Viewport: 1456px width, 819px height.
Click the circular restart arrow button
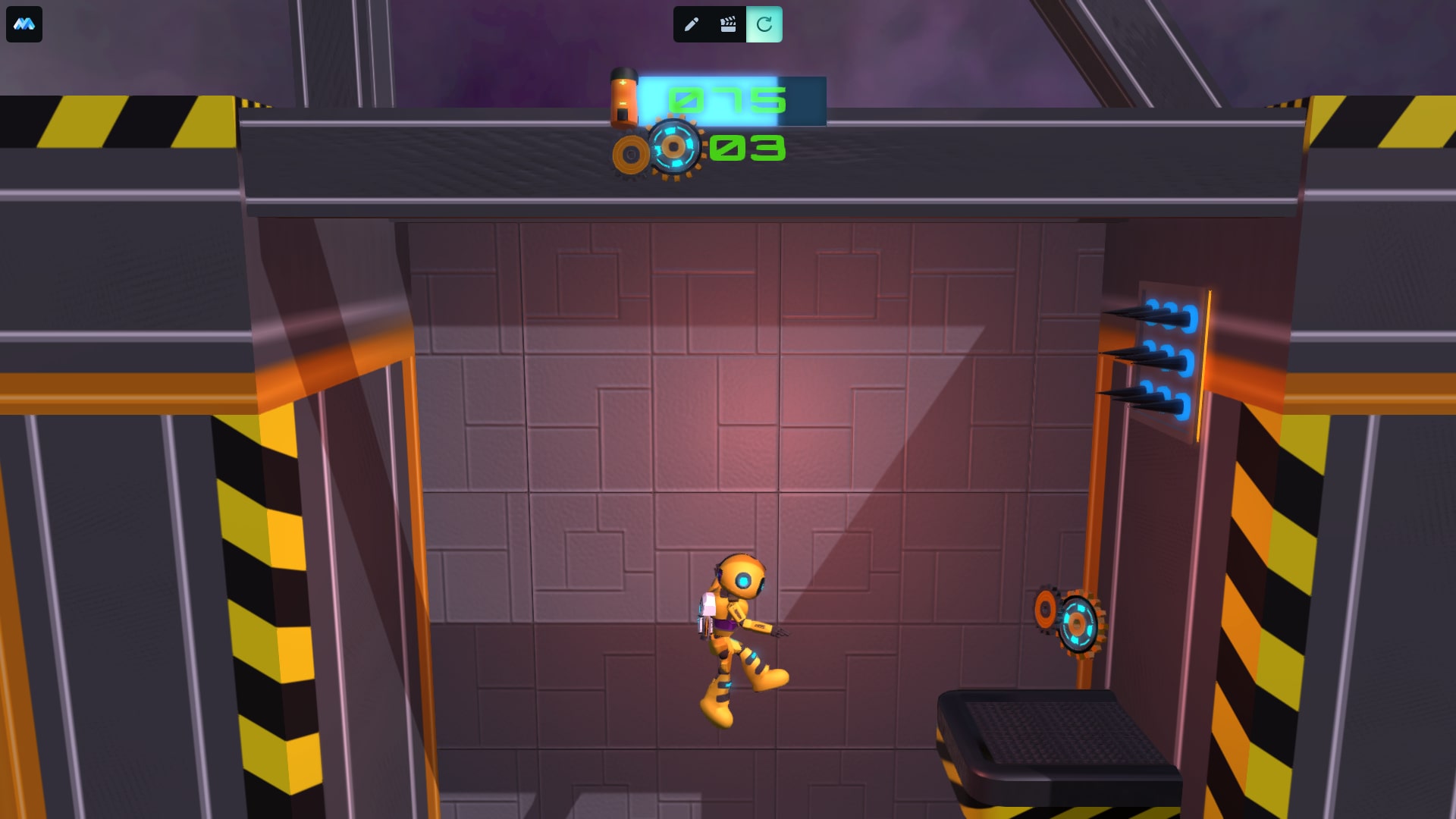tap(764, 24)
